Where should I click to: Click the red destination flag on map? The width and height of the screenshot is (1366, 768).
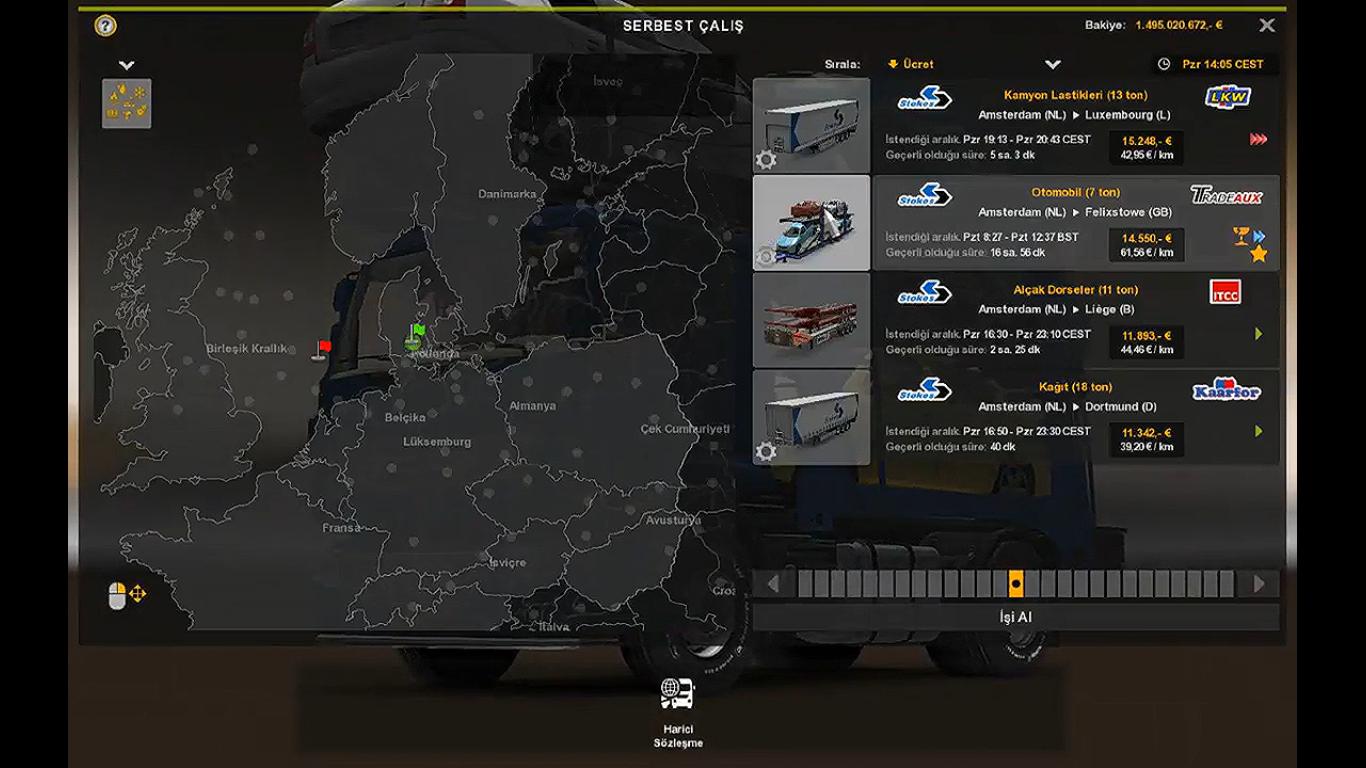pos(323,348)
